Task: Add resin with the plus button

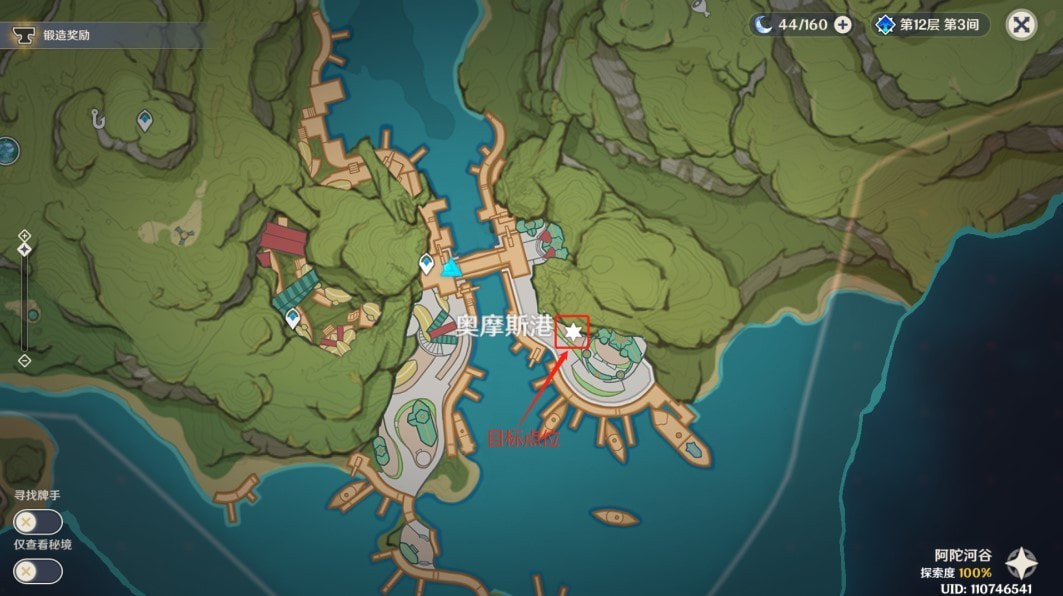Action: [x=843, y=25]
